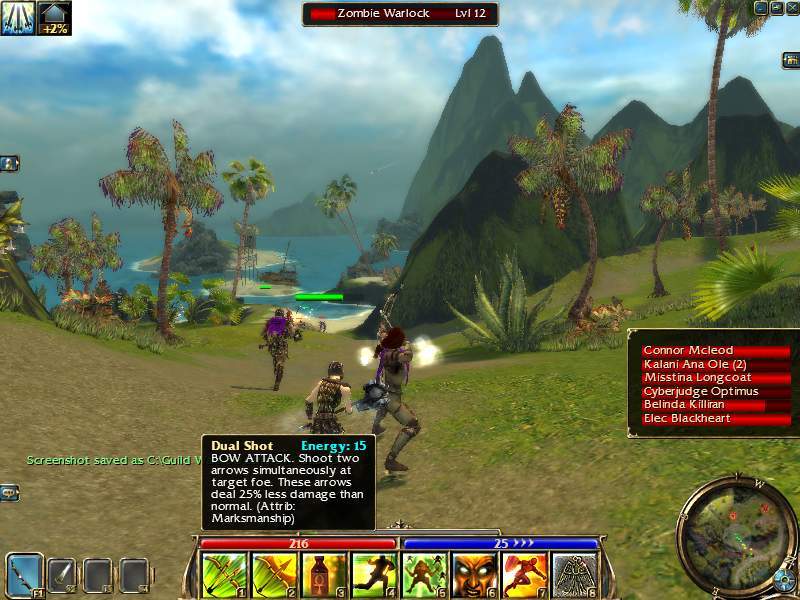Click the +2% morale boost icon

coord(54,18)
